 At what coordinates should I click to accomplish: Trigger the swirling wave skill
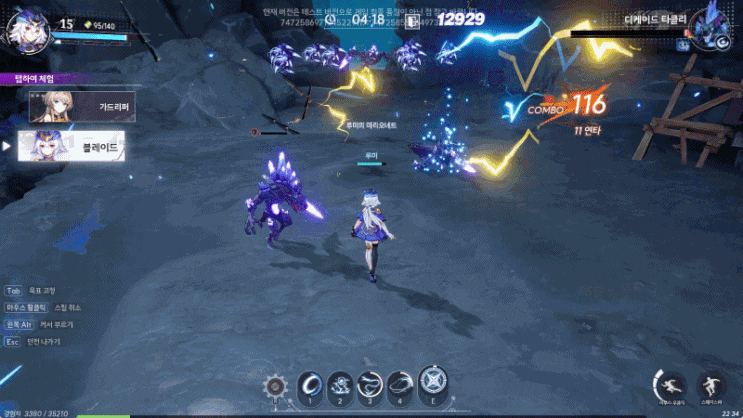click(370, 384)
